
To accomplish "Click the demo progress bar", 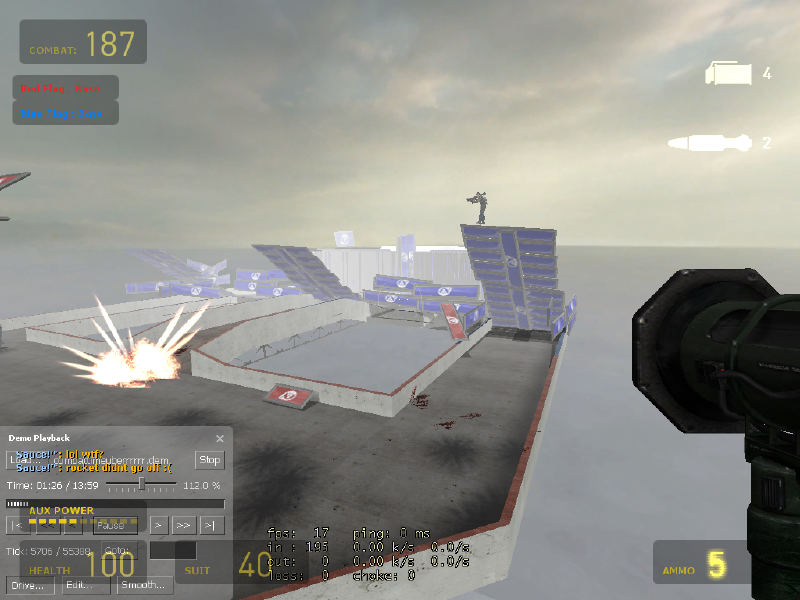I will [115, 504].
